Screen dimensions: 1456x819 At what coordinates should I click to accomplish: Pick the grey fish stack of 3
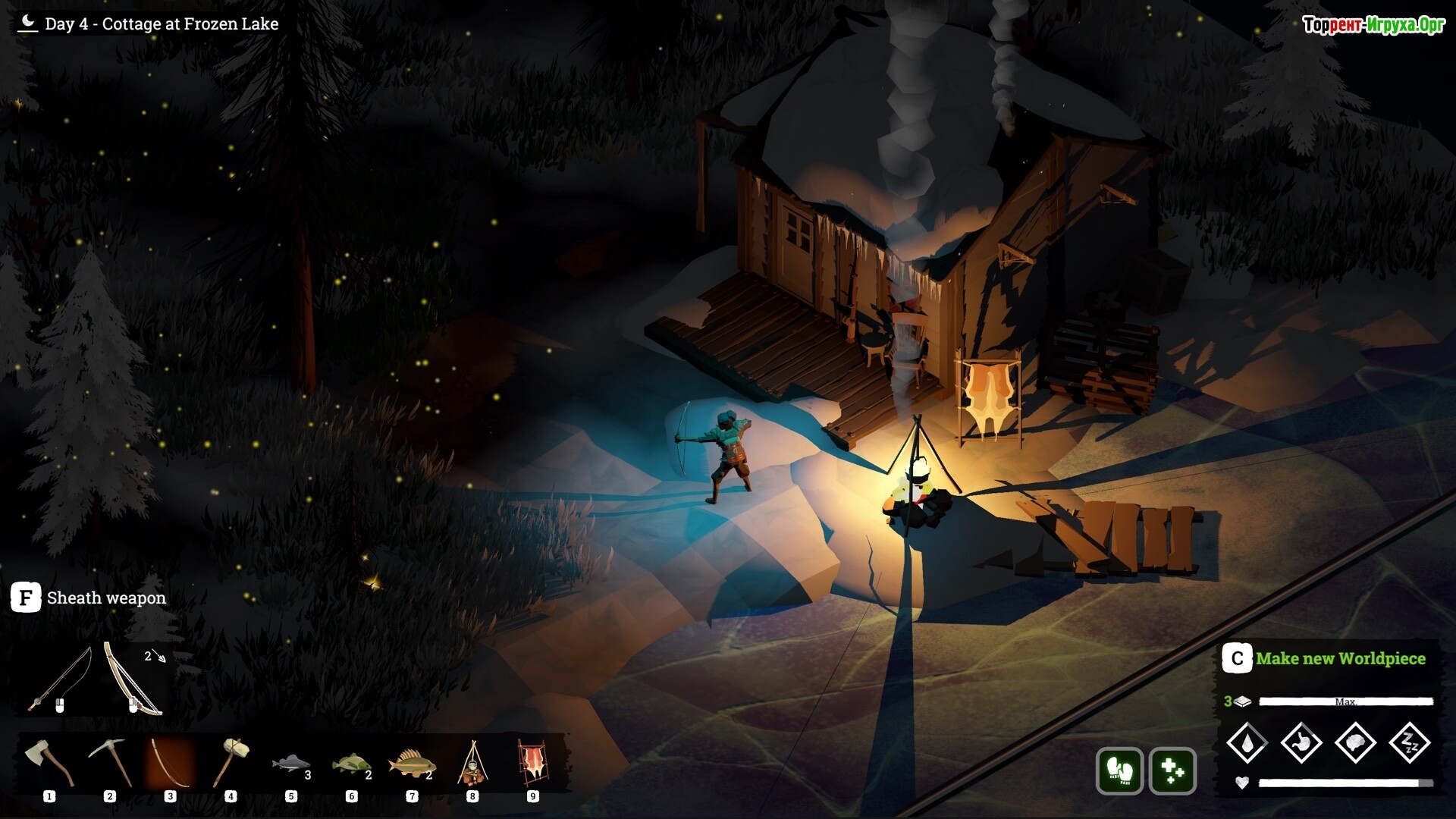[291, 763]
